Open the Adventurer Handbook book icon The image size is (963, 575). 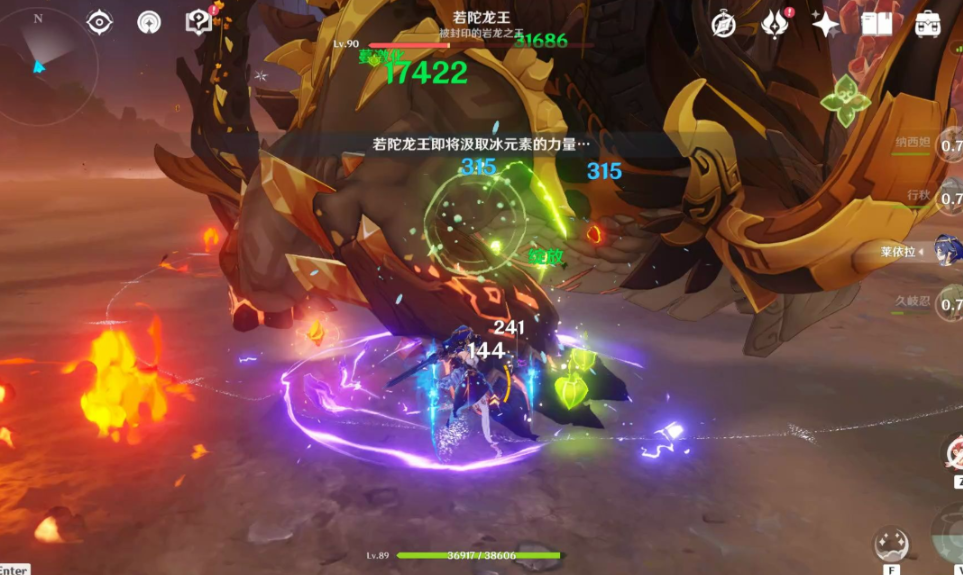(876, 24)
